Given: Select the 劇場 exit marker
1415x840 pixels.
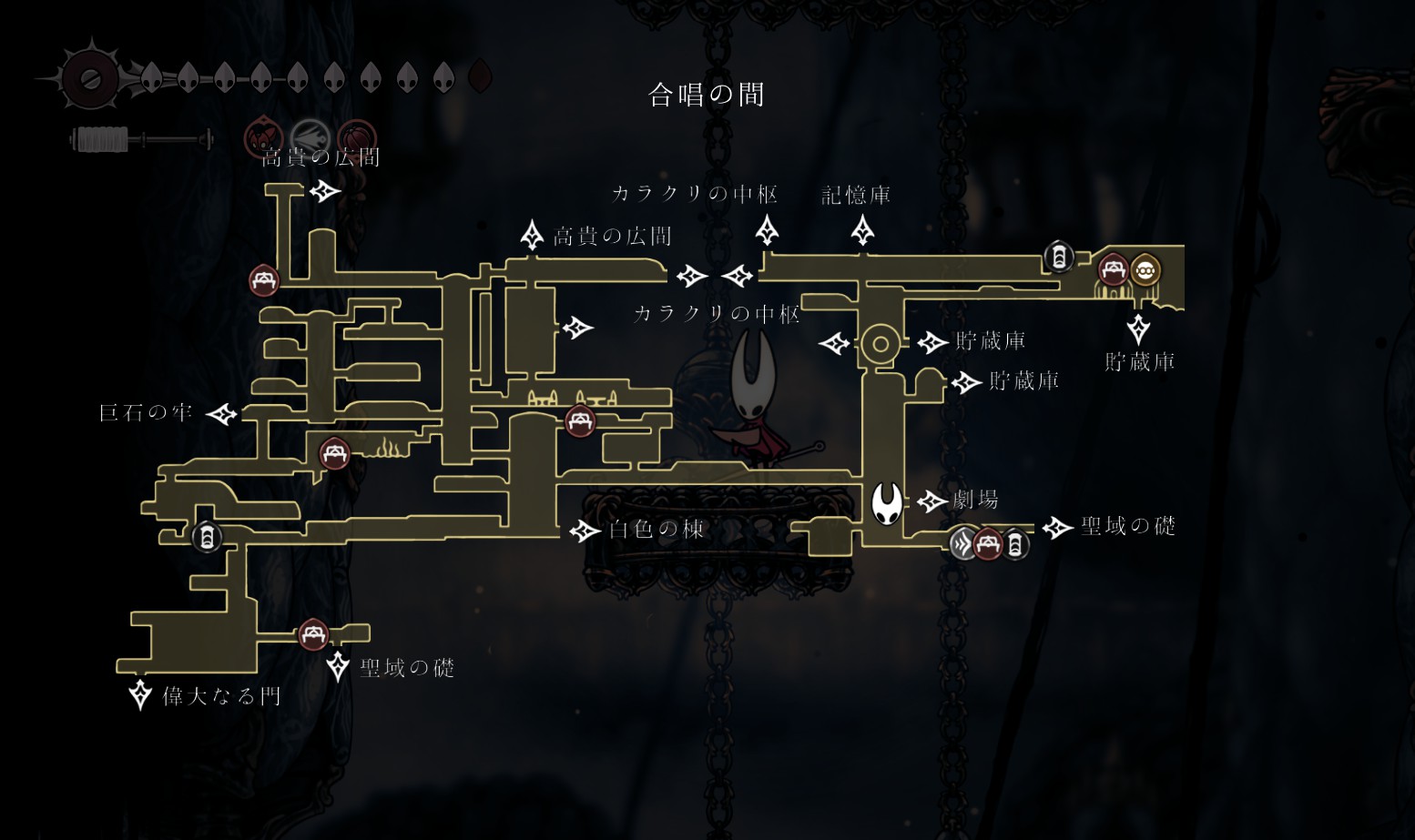Looking at the screenshot, I should point(931,501).
